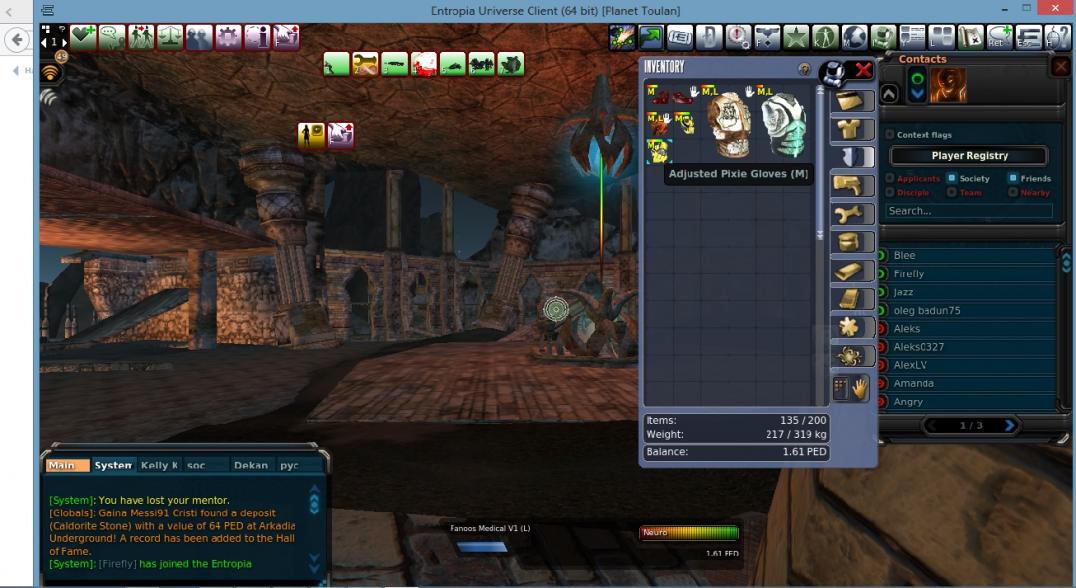Select the white-teal armor vest item
This screenshot has width=1076, height=588.
click(783, 125)
